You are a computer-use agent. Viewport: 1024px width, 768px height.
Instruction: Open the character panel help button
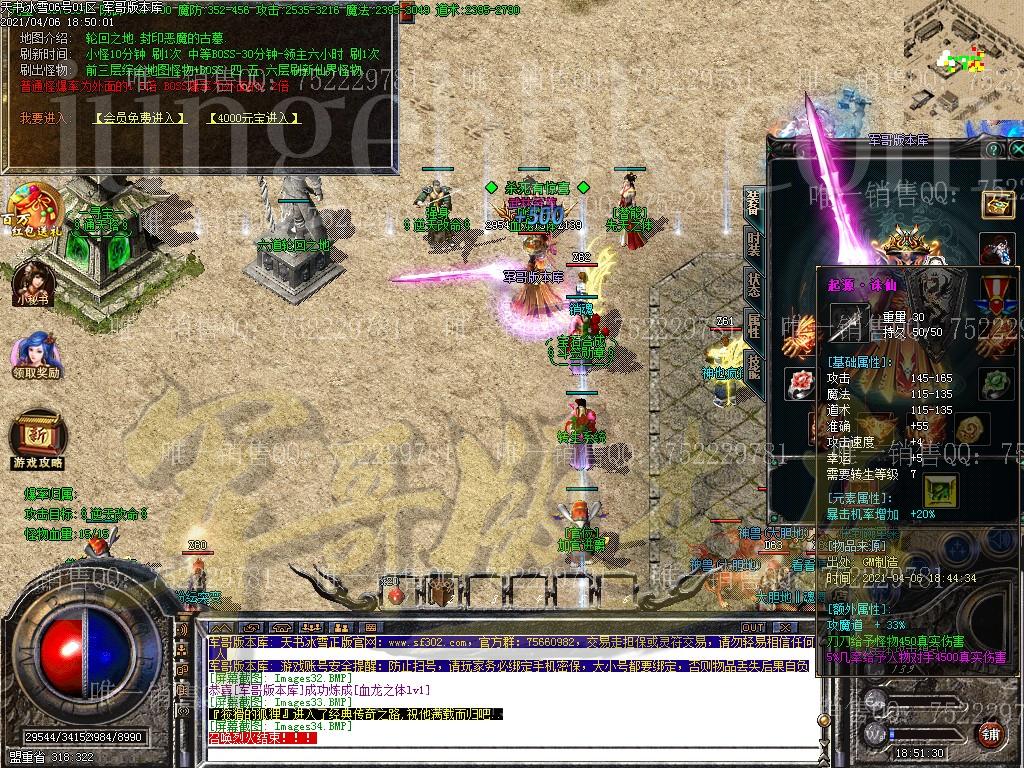992,149
